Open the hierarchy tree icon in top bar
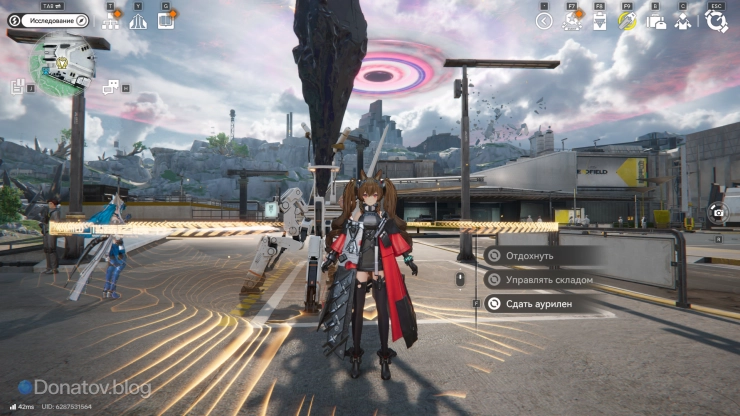740x416 pixels. 110,20
